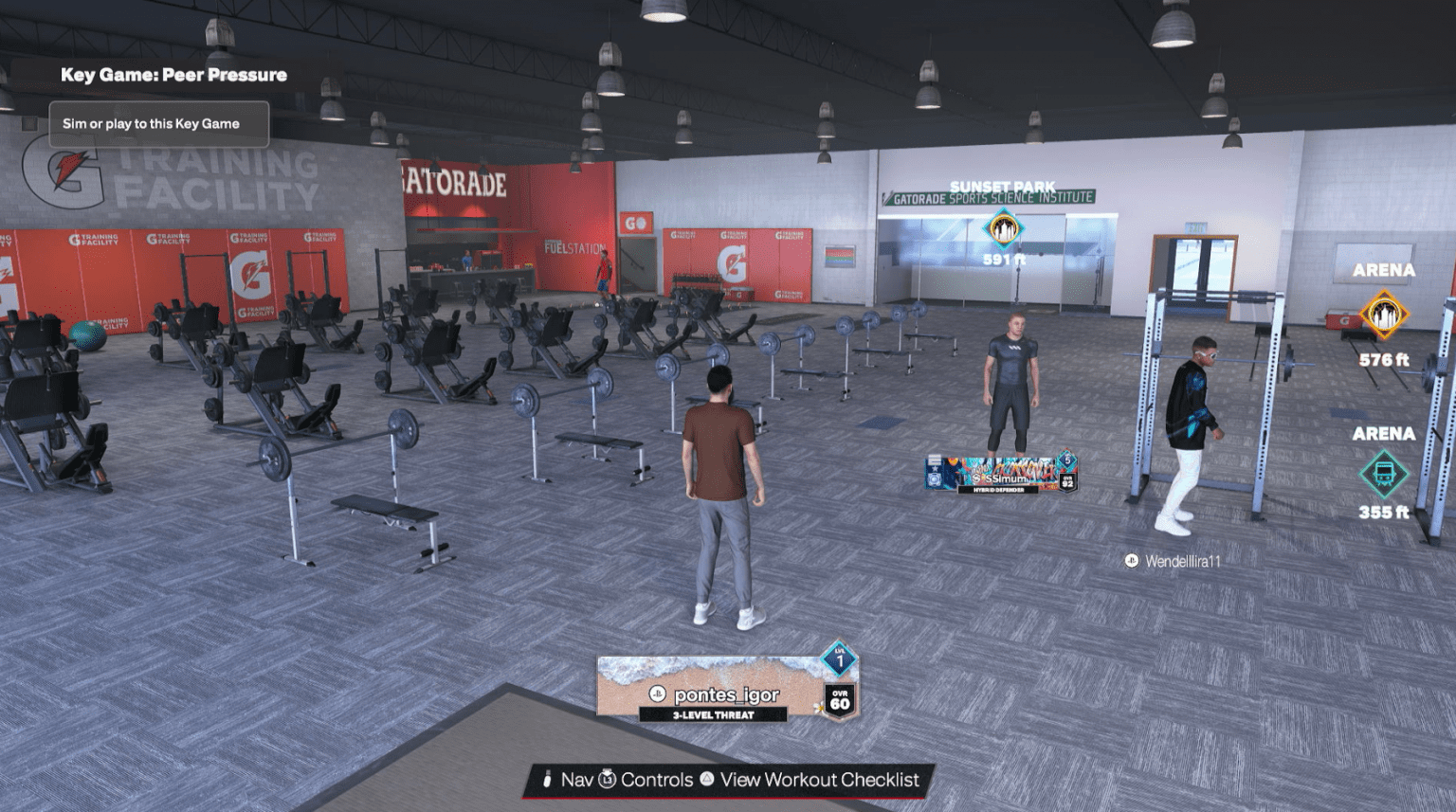Screen dimensions: 1456x812
Task: Select the LVL 1 diamond badge
Action: click(x=839, y=660)
